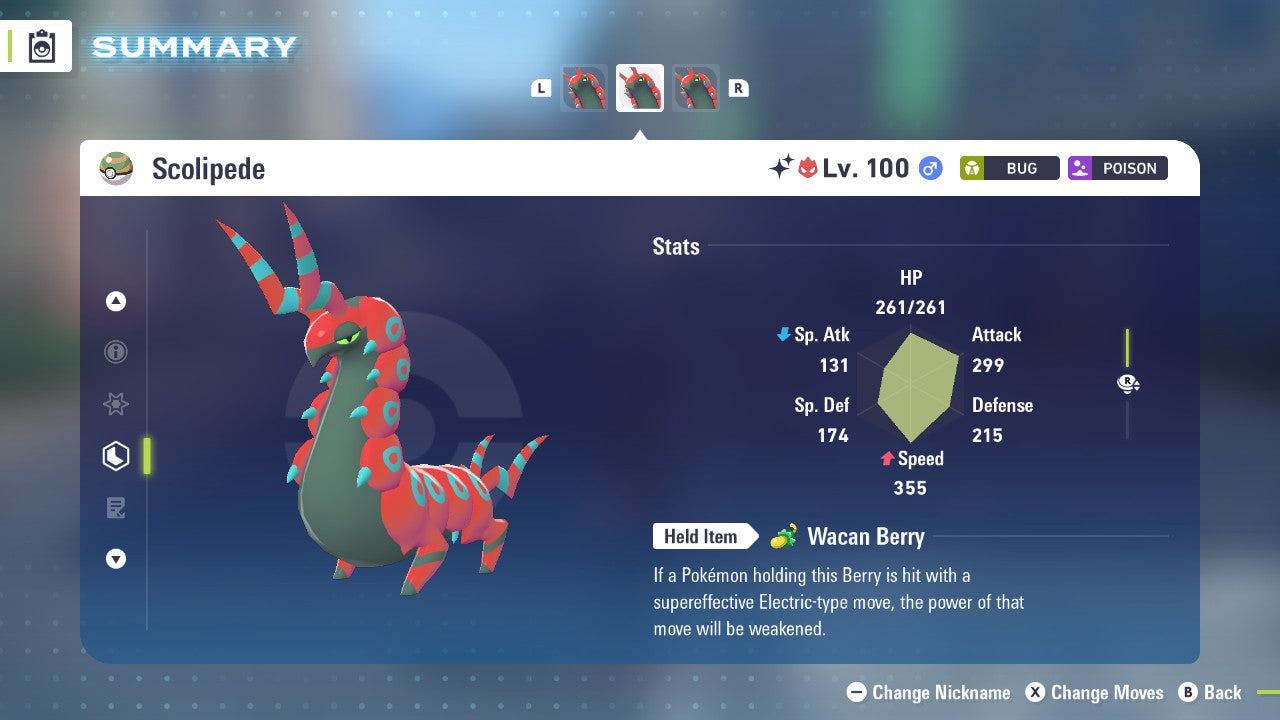
Task: Switch to the rightmost Scolipede party tab
Action: pos(696,87)
